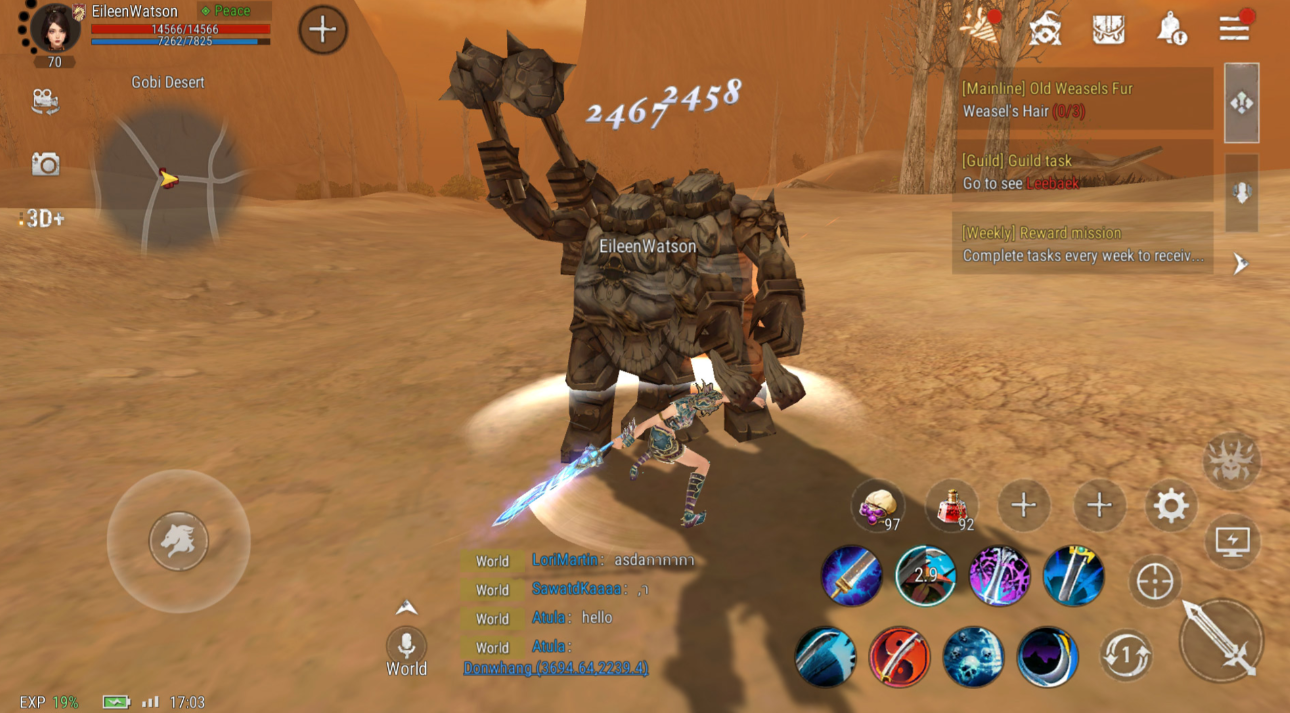Open the skill bar gear settings
This screenshot has height=713, width=1290.
(1171, 506)
